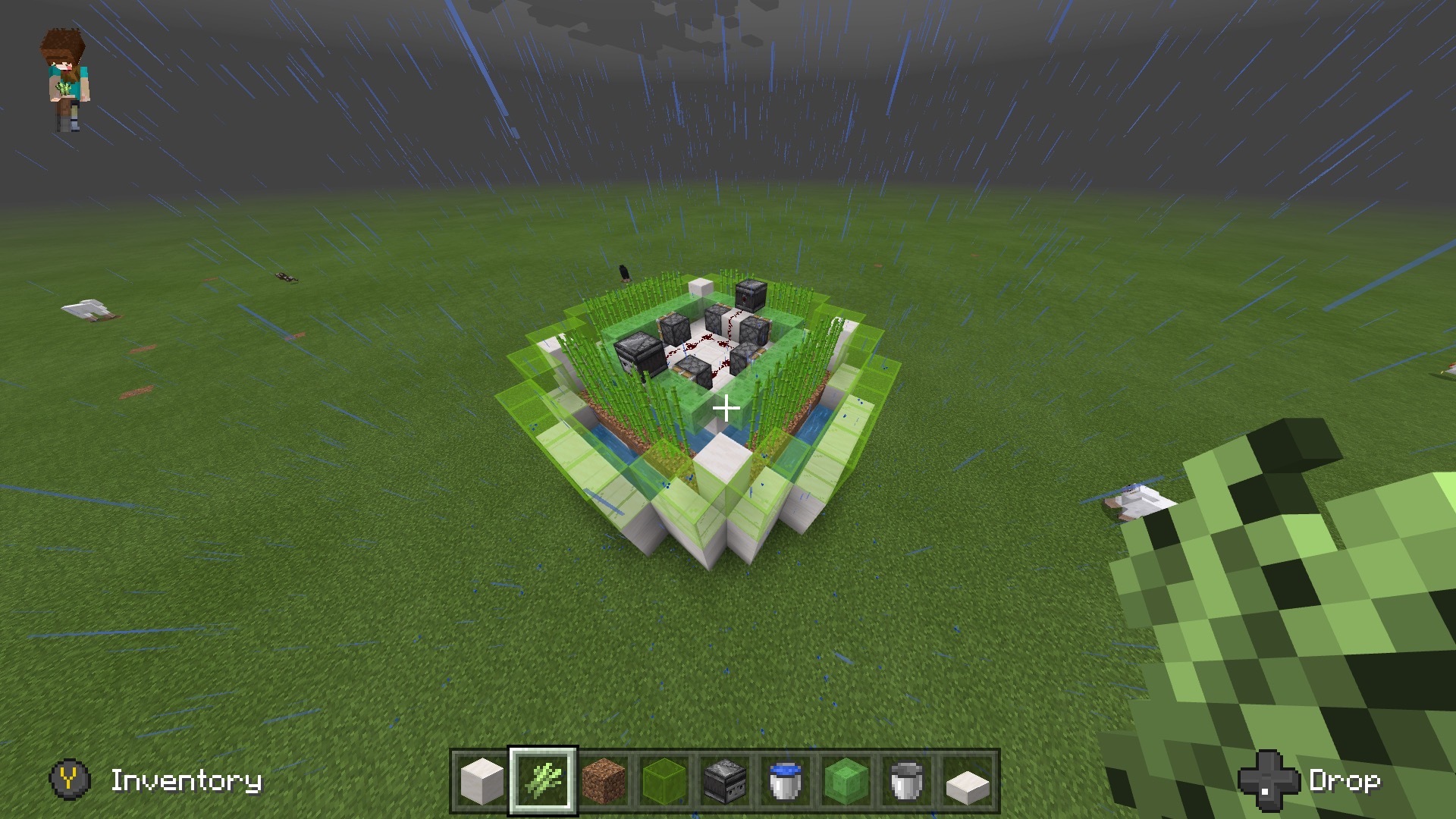This screenshot has height=819, width=1456.
Task: Select the white block hotbar slot
Action: [482, 780]
